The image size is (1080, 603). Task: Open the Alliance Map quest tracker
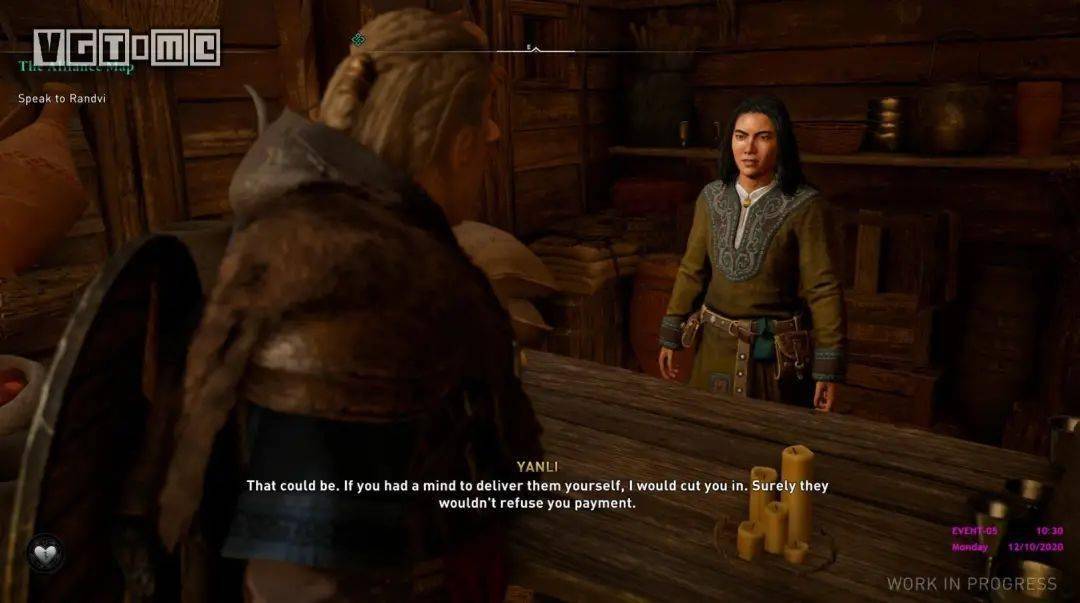(76, 69)
